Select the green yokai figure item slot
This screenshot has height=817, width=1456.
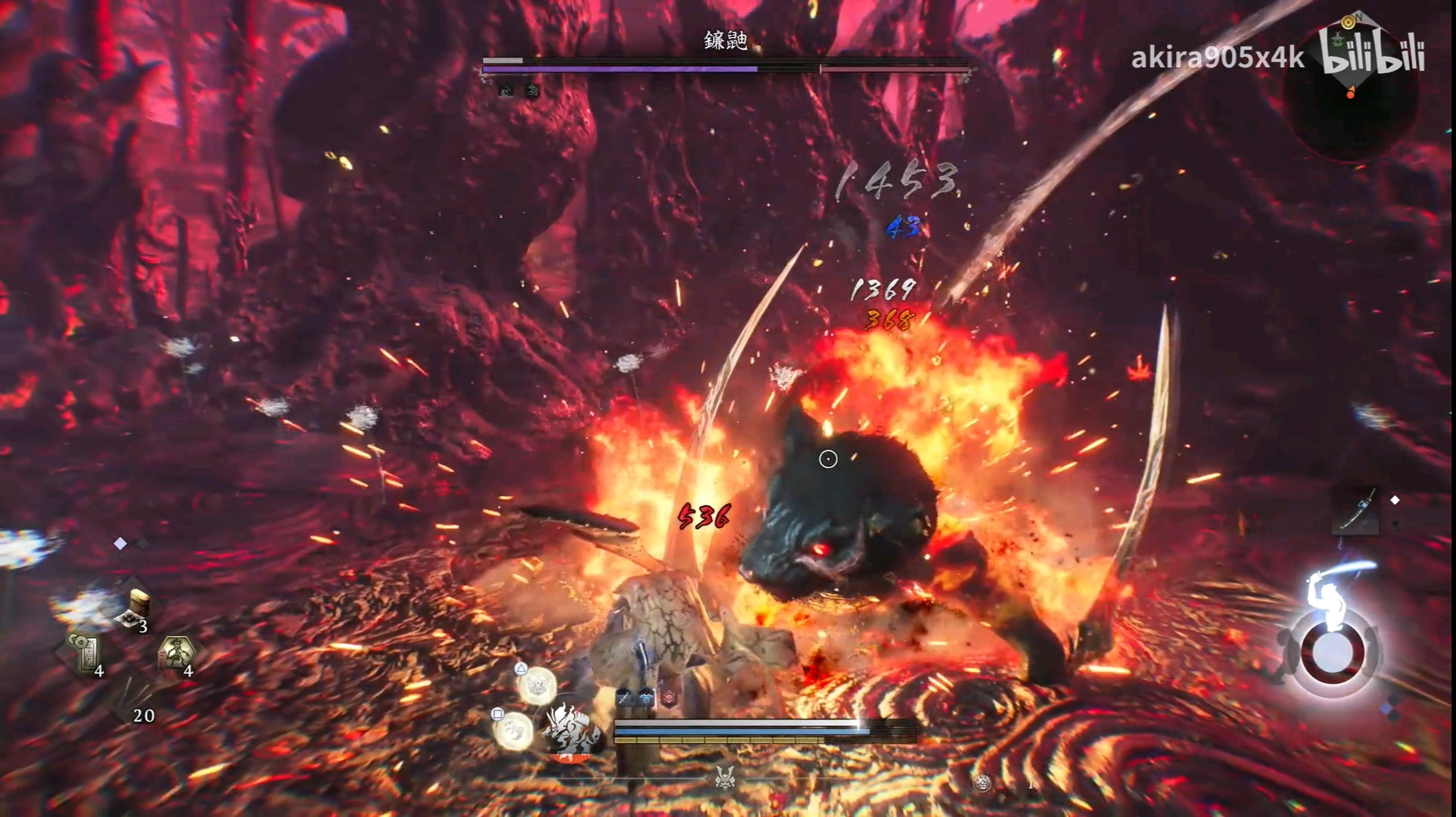pos(176,652)
